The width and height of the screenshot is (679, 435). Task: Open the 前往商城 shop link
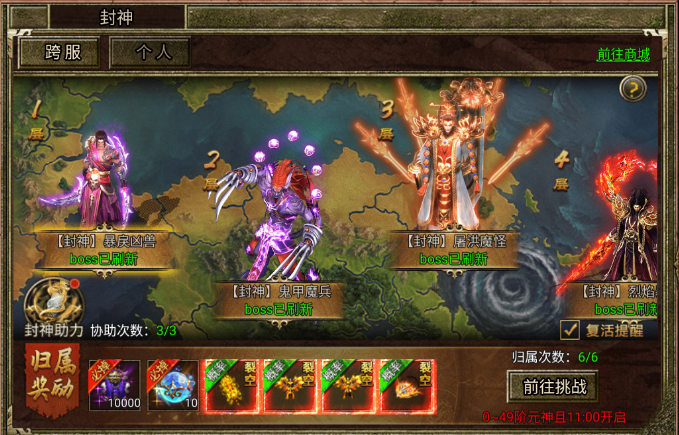coord(623,54)
